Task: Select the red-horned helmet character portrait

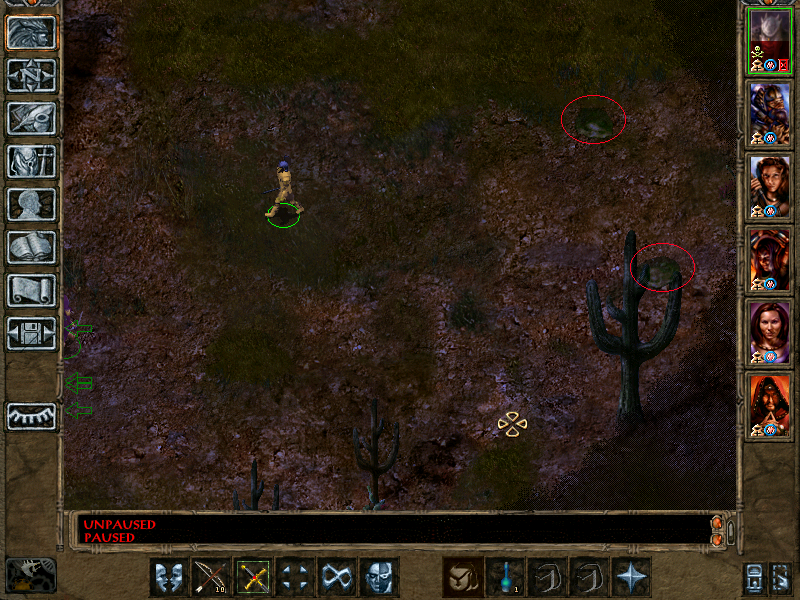Action: [x=770, y=257]
